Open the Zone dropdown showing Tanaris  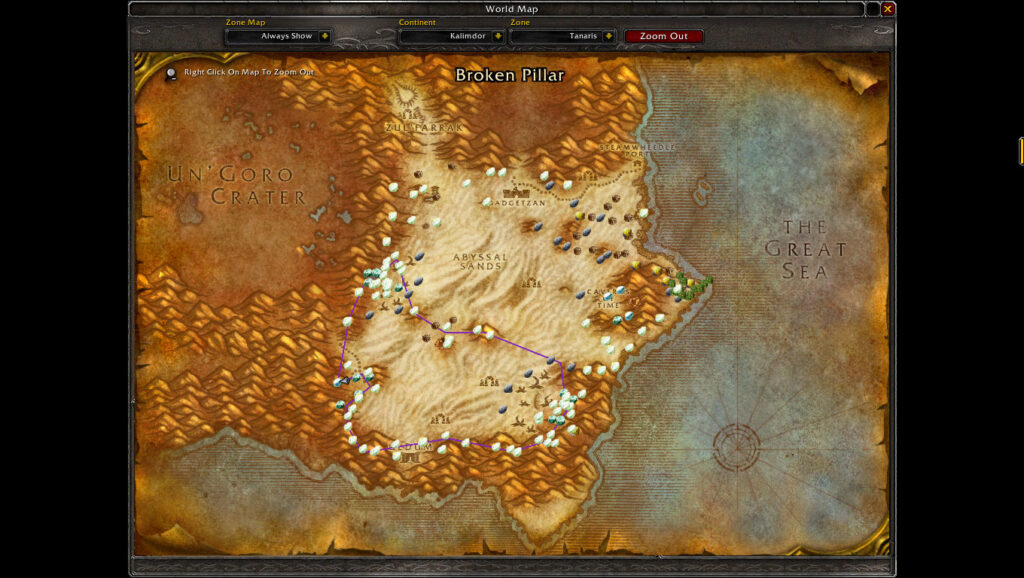pyautogui.click(x=608, y=36)
